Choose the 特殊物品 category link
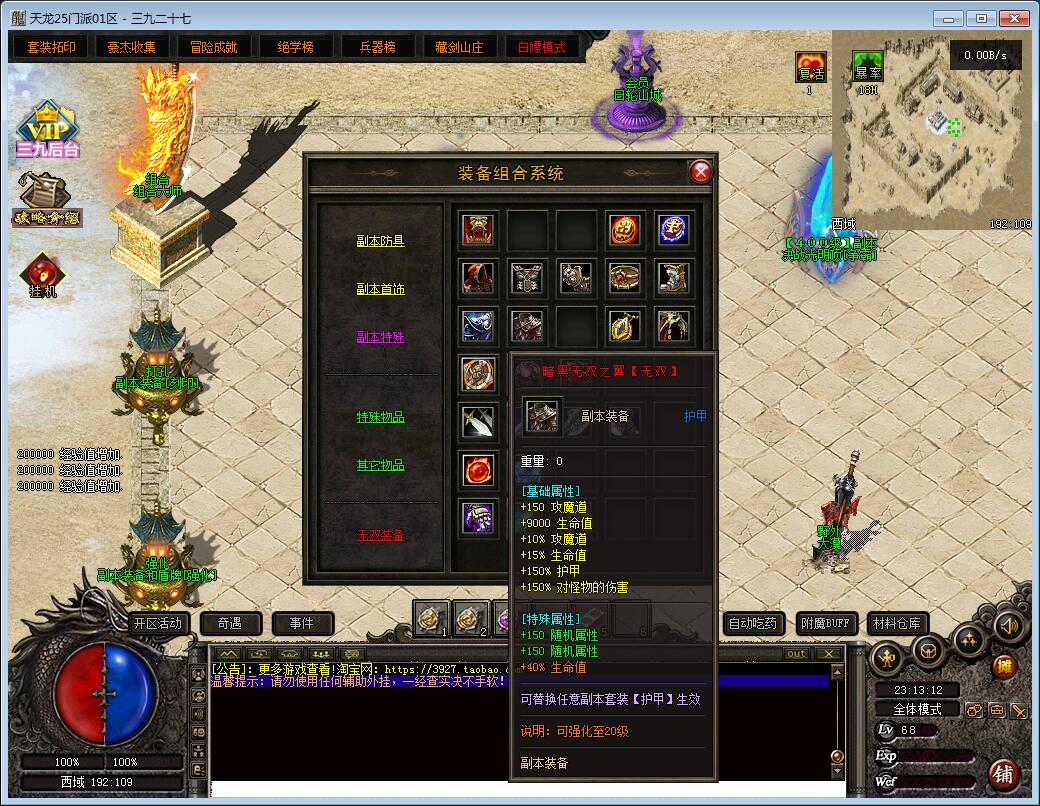The image size is (1040, 806). pos(380,417)
